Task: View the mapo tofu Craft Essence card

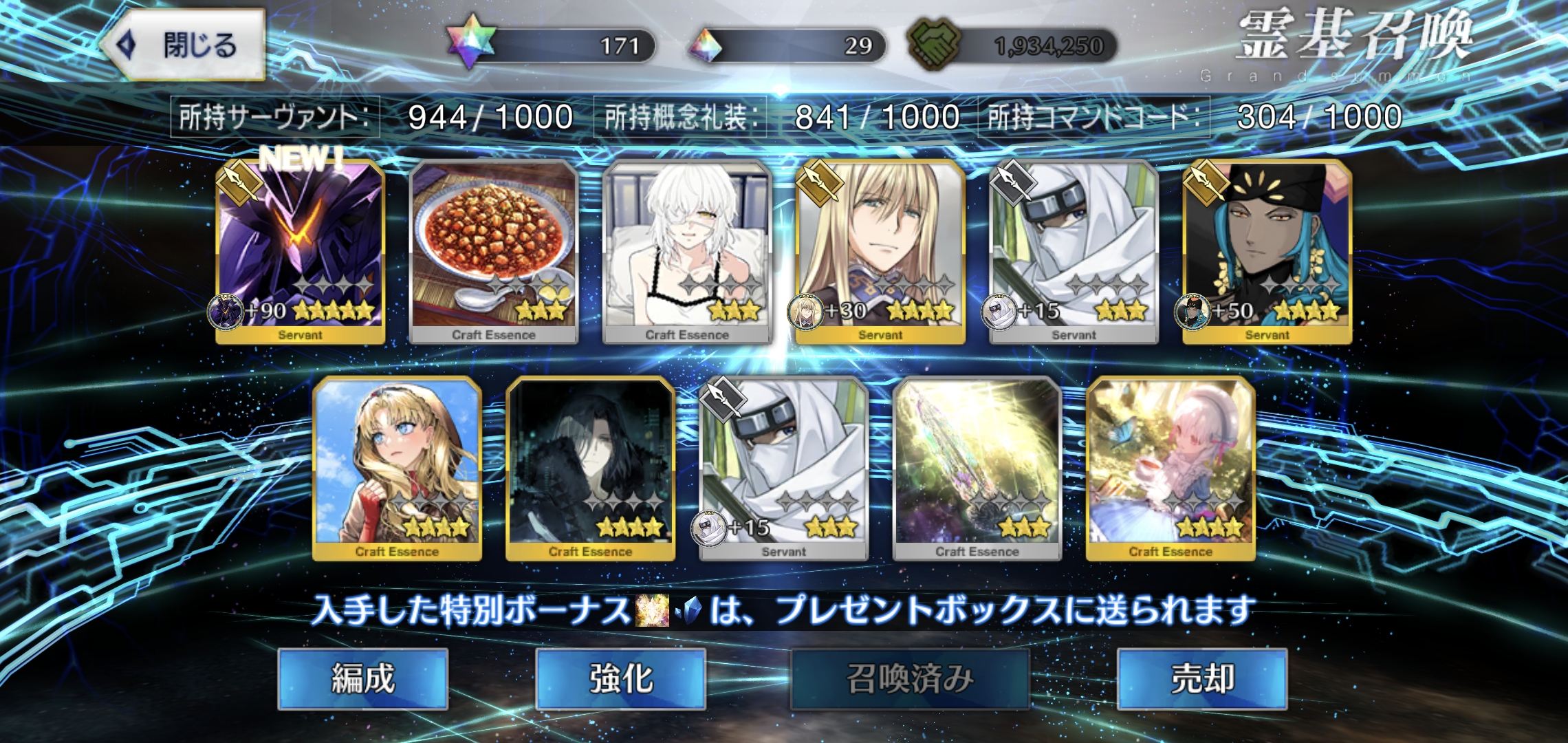Action: click(493, 251)
